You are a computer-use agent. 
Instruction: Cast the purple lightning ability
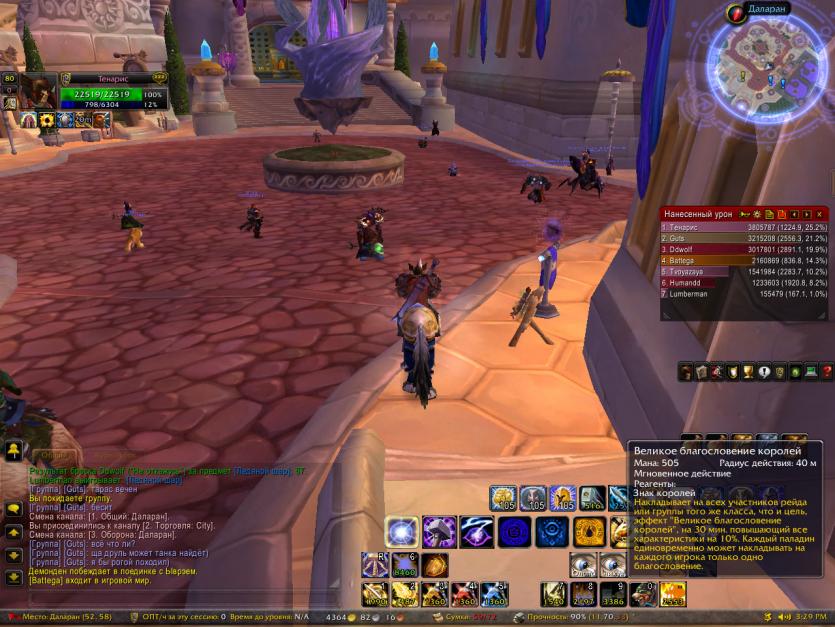(x=476, y=532)
